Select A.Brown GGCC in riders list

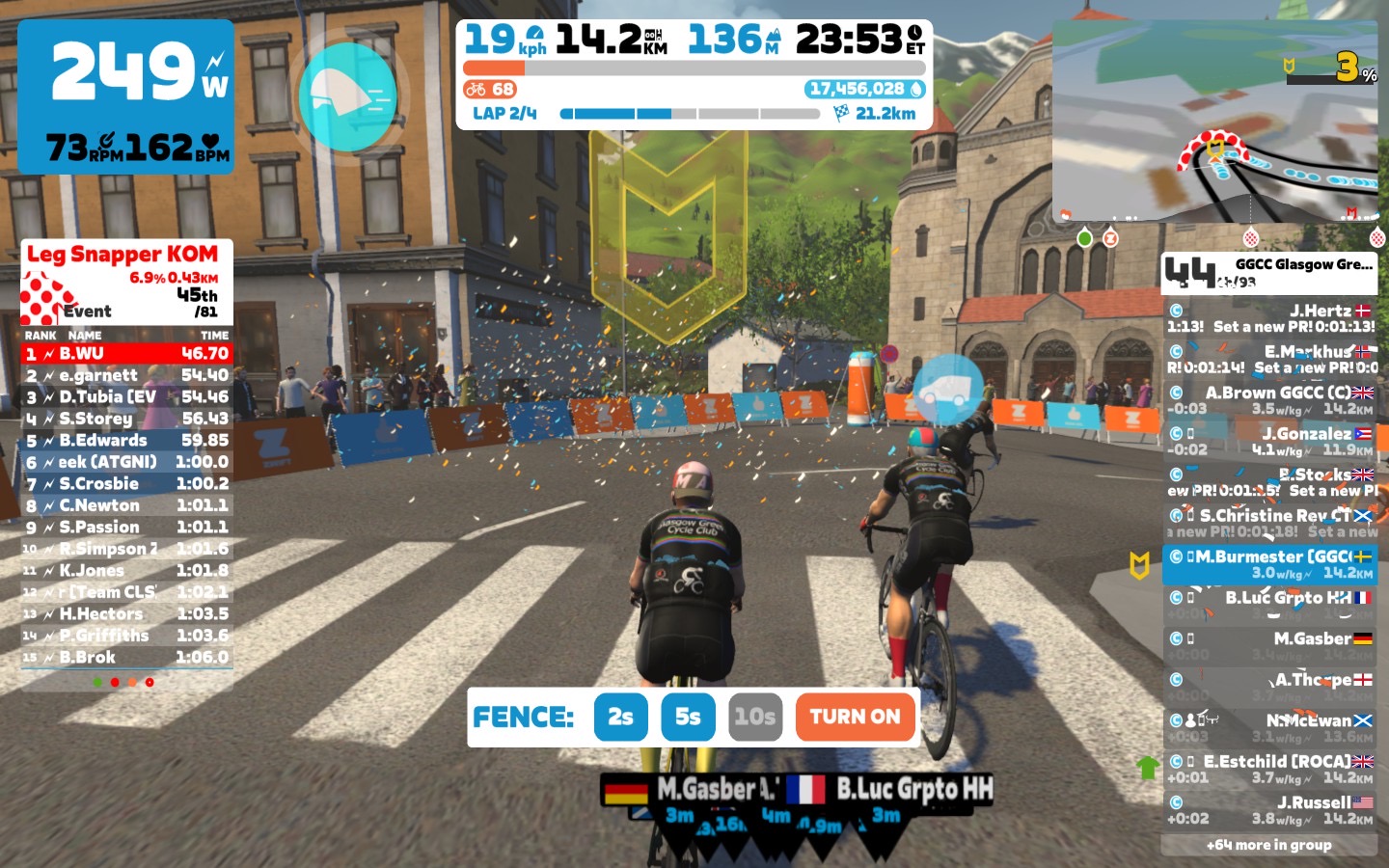(1269, 400)
